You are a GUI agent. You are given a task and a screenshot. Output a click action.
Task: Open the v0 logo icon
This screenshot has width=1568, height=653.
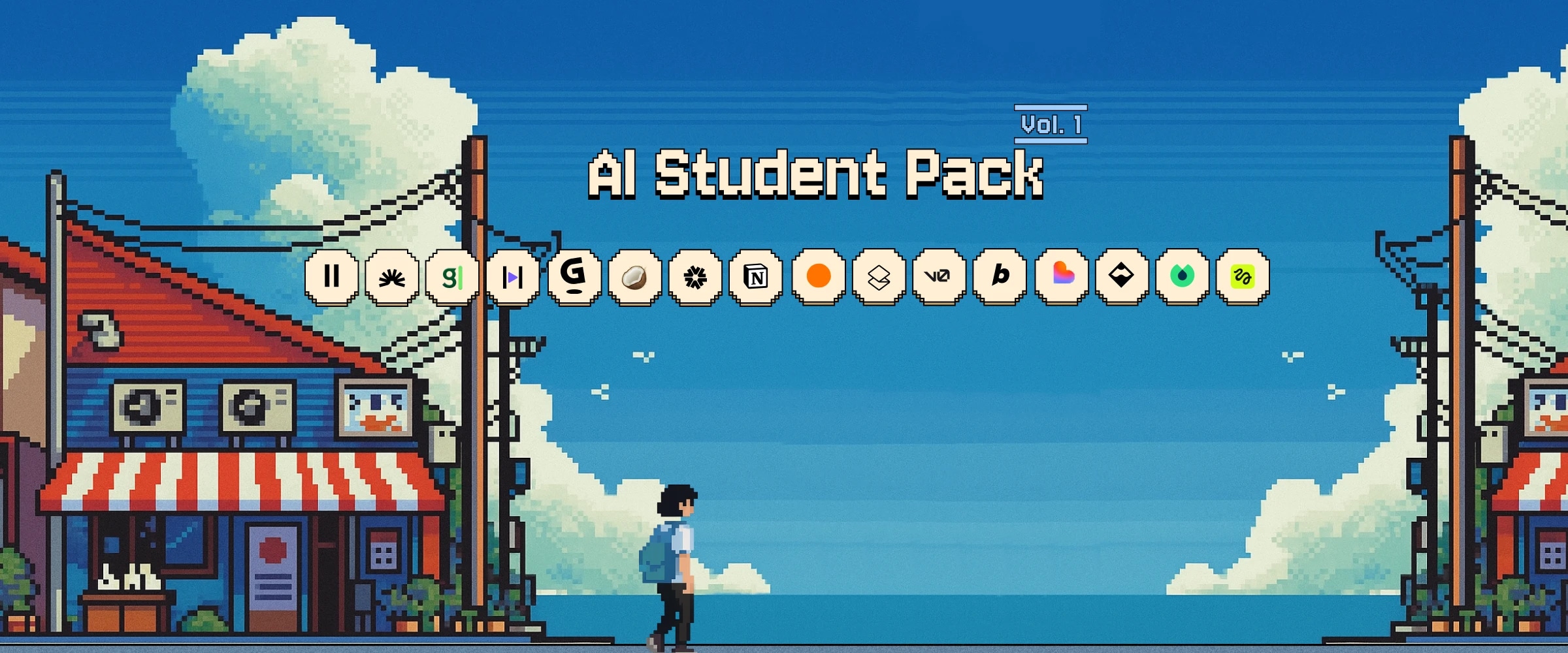pyautogui.click(x=939, y=277)
